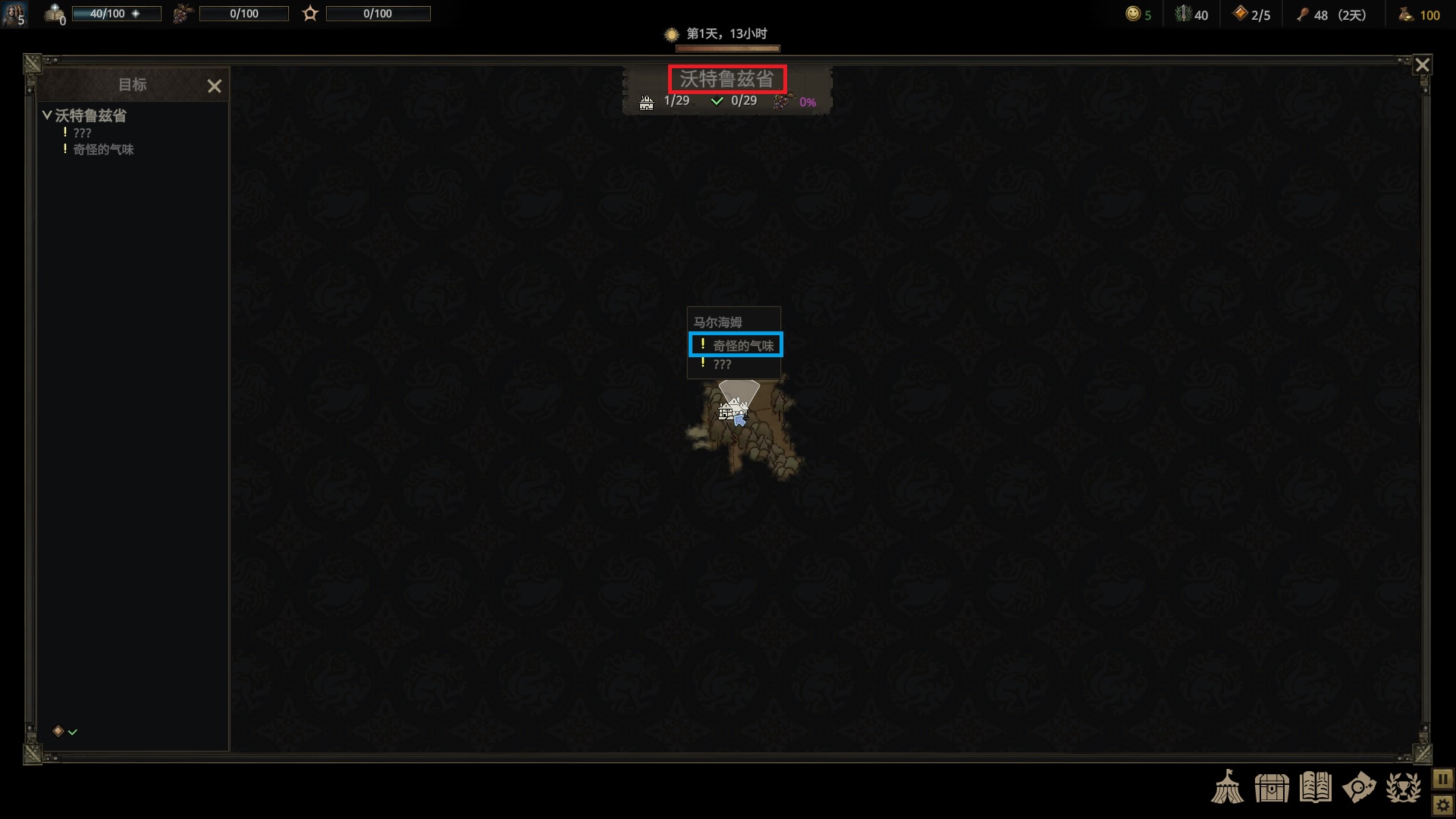This screenshot has height=819, width=1456.
Task: Select the 马尔海姆 town marker on map
Action: (730, 411)
